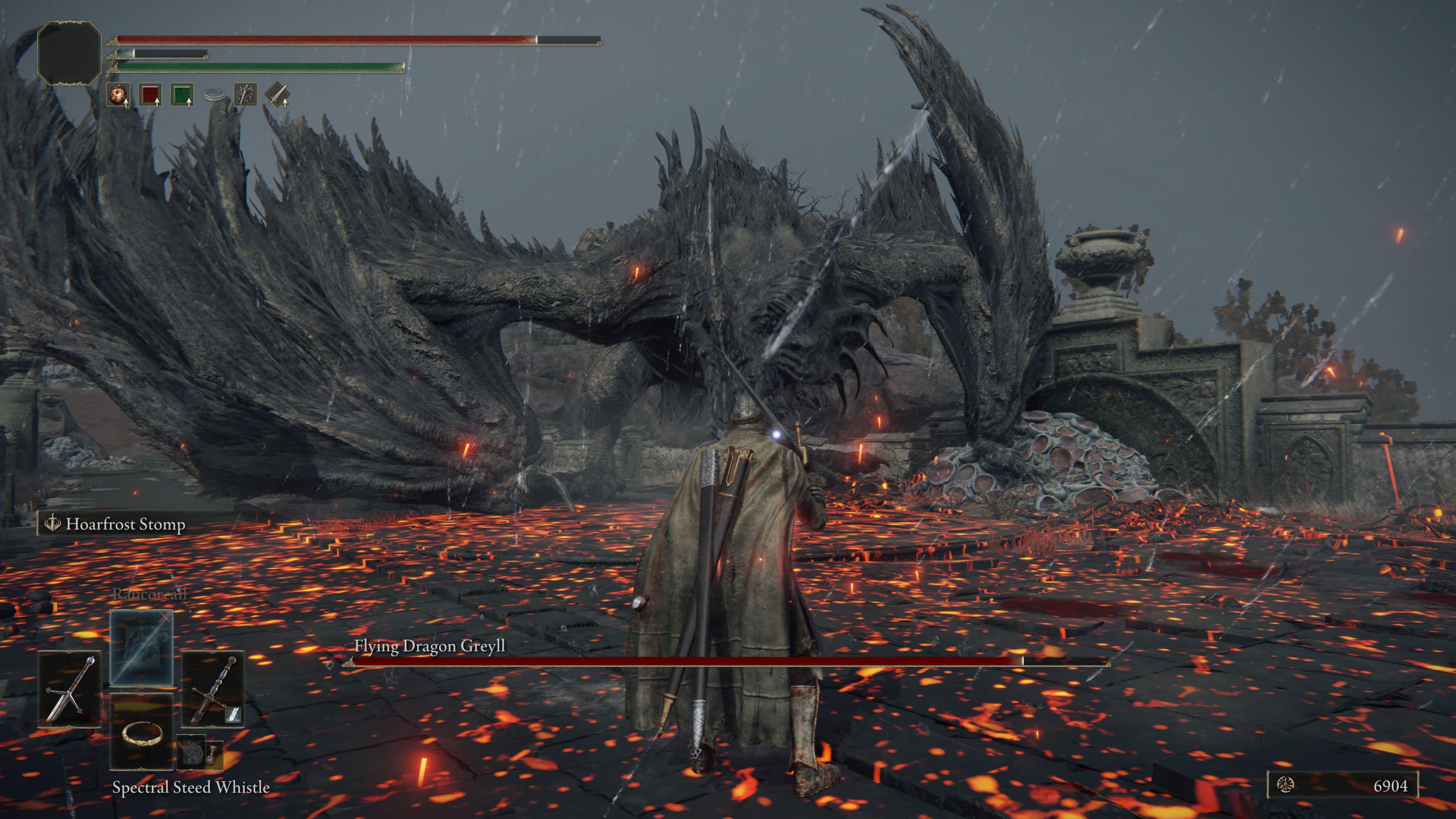The height and width of the screenshot is (819, 1456).
Task: Select the left-hand claymore weapon slot
Action: pyautogui.click(x=69, y=689)
